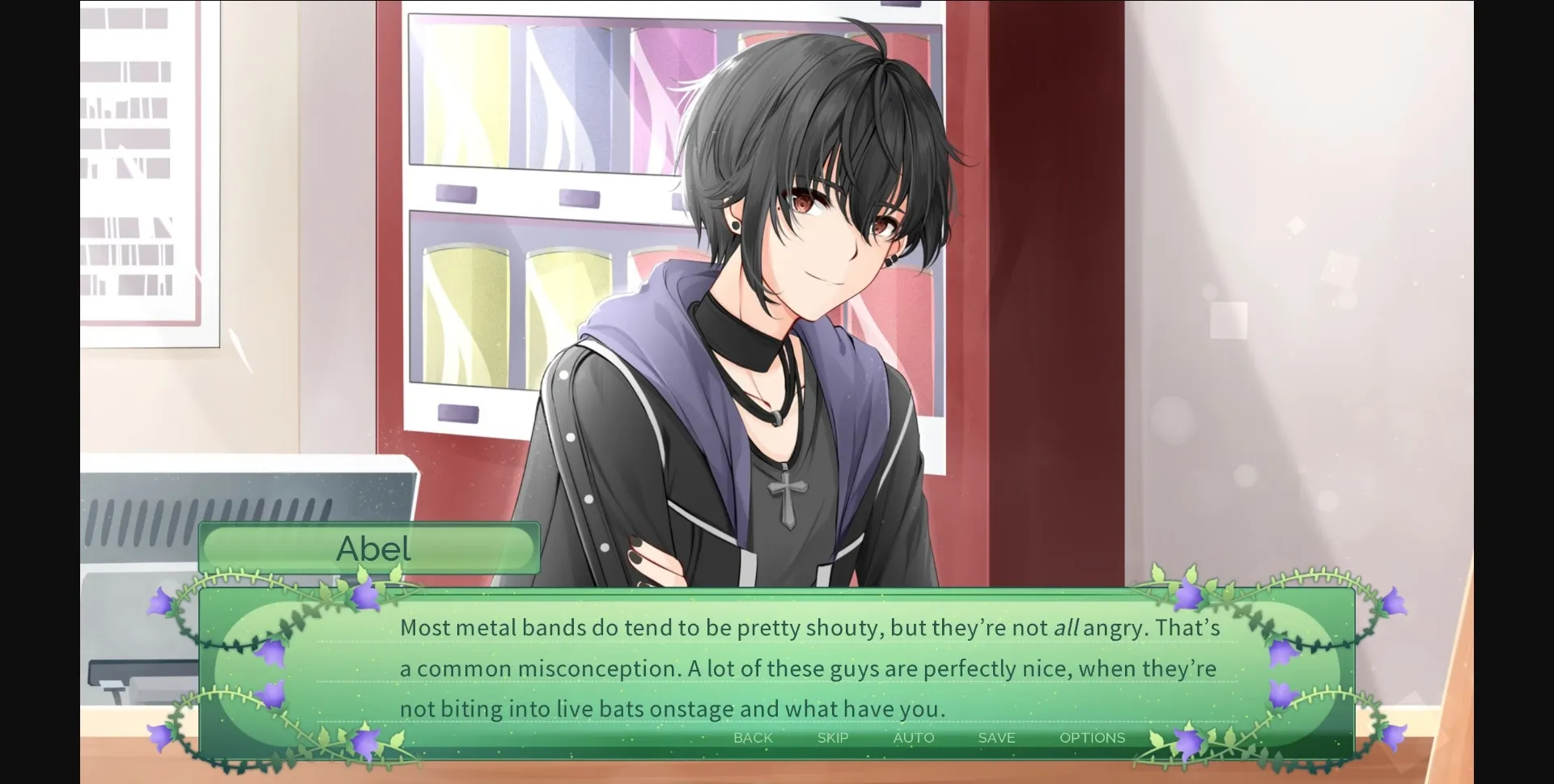
Task: Click the italicized word 'all' in dialogue
Action: point(1066,627)
